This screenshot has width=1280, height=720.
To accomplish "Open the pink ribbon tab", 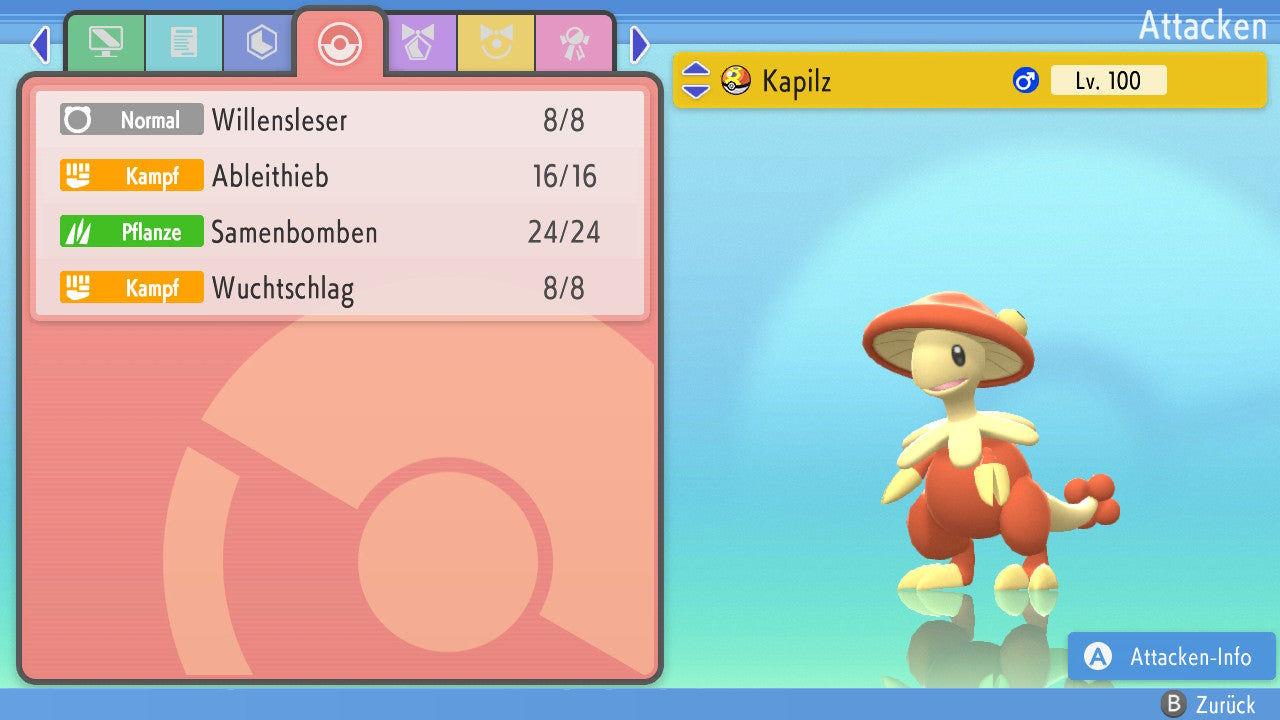I will [574, 43].
